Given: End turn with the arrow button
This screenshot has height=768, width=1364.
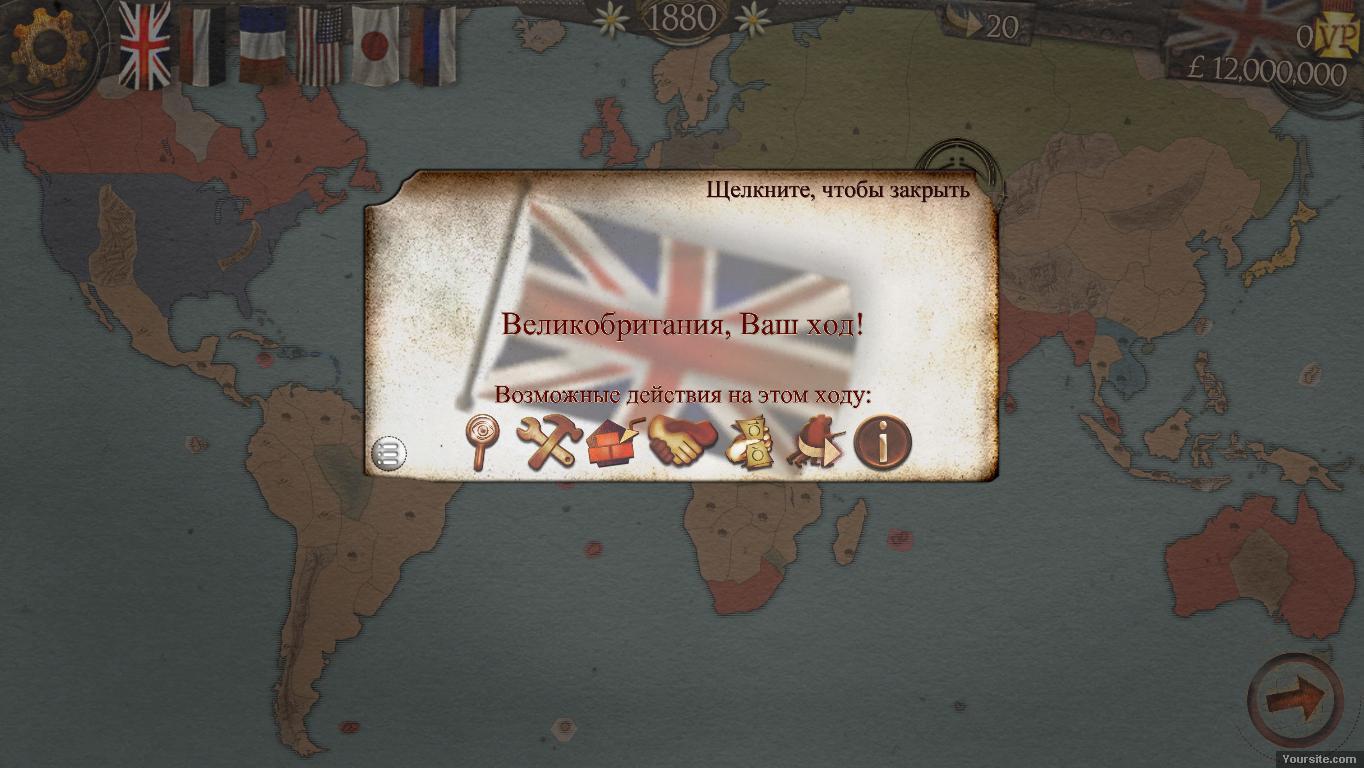Looking at the screenshot, I should pyautogui.click(x=1296, y=699).
